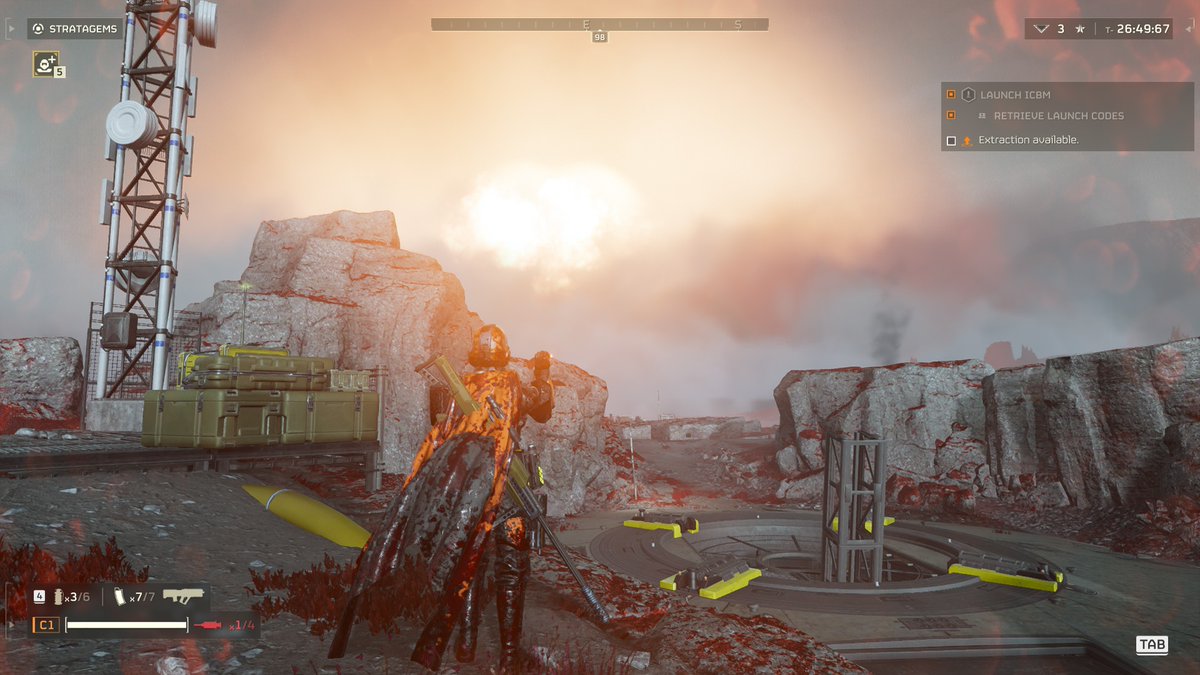Screen dimensions: 1200x675
Task: Toggle the Extraction available checkbox
Action: pos(951,141)
